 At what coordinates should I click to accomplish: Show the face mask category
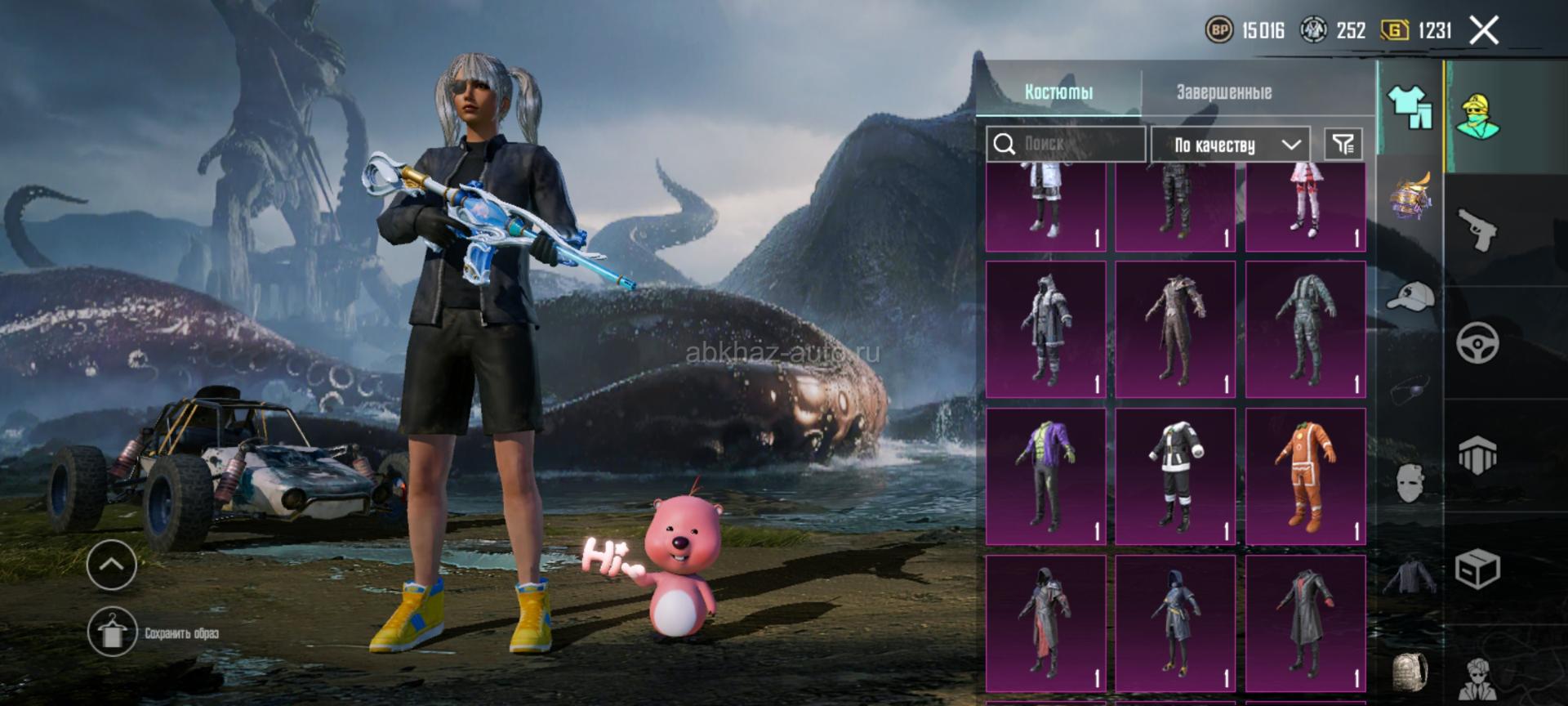tap(1410, 482)
